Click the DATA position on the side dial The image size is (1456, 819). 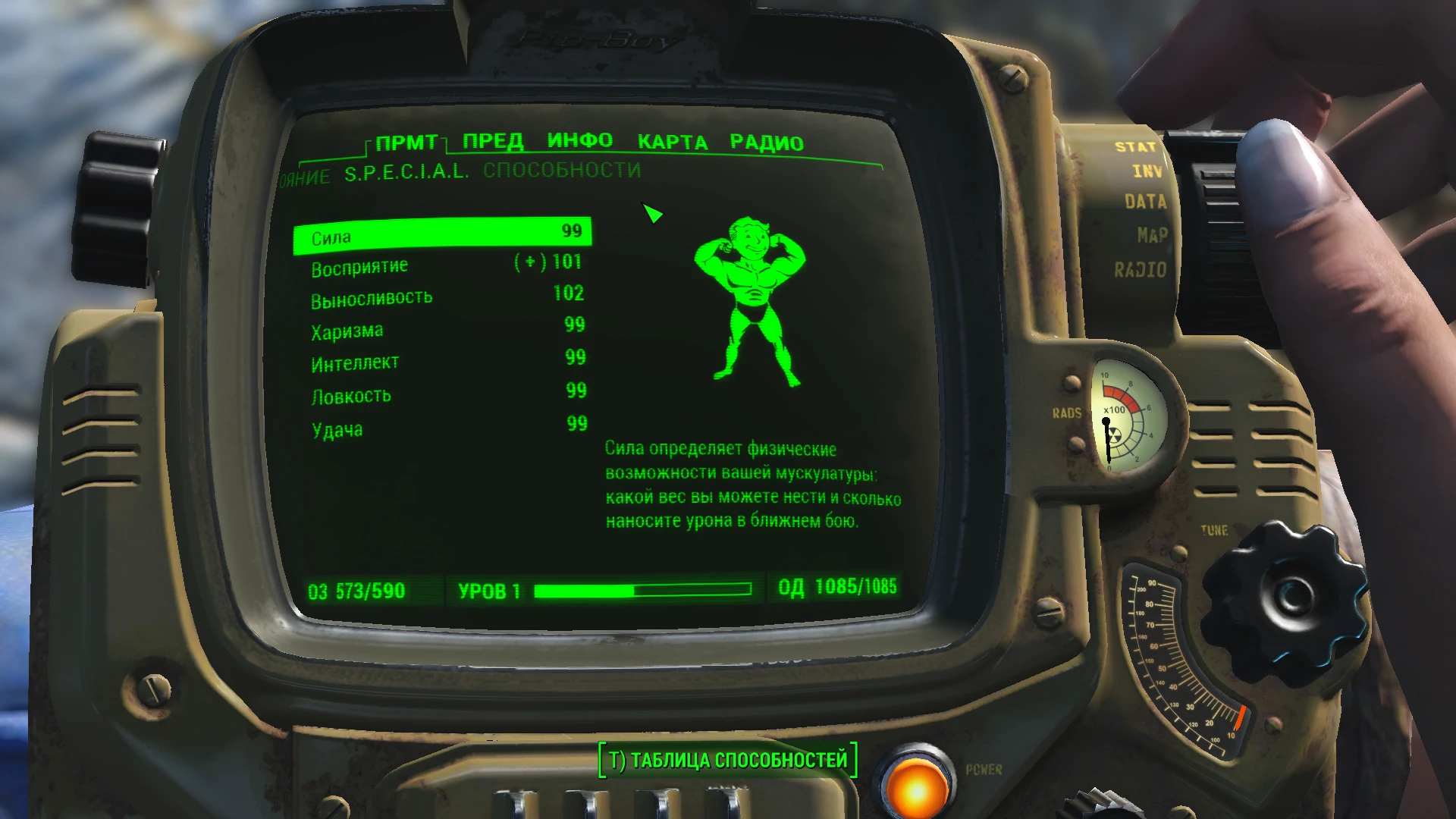click(x=1147, y=202)
